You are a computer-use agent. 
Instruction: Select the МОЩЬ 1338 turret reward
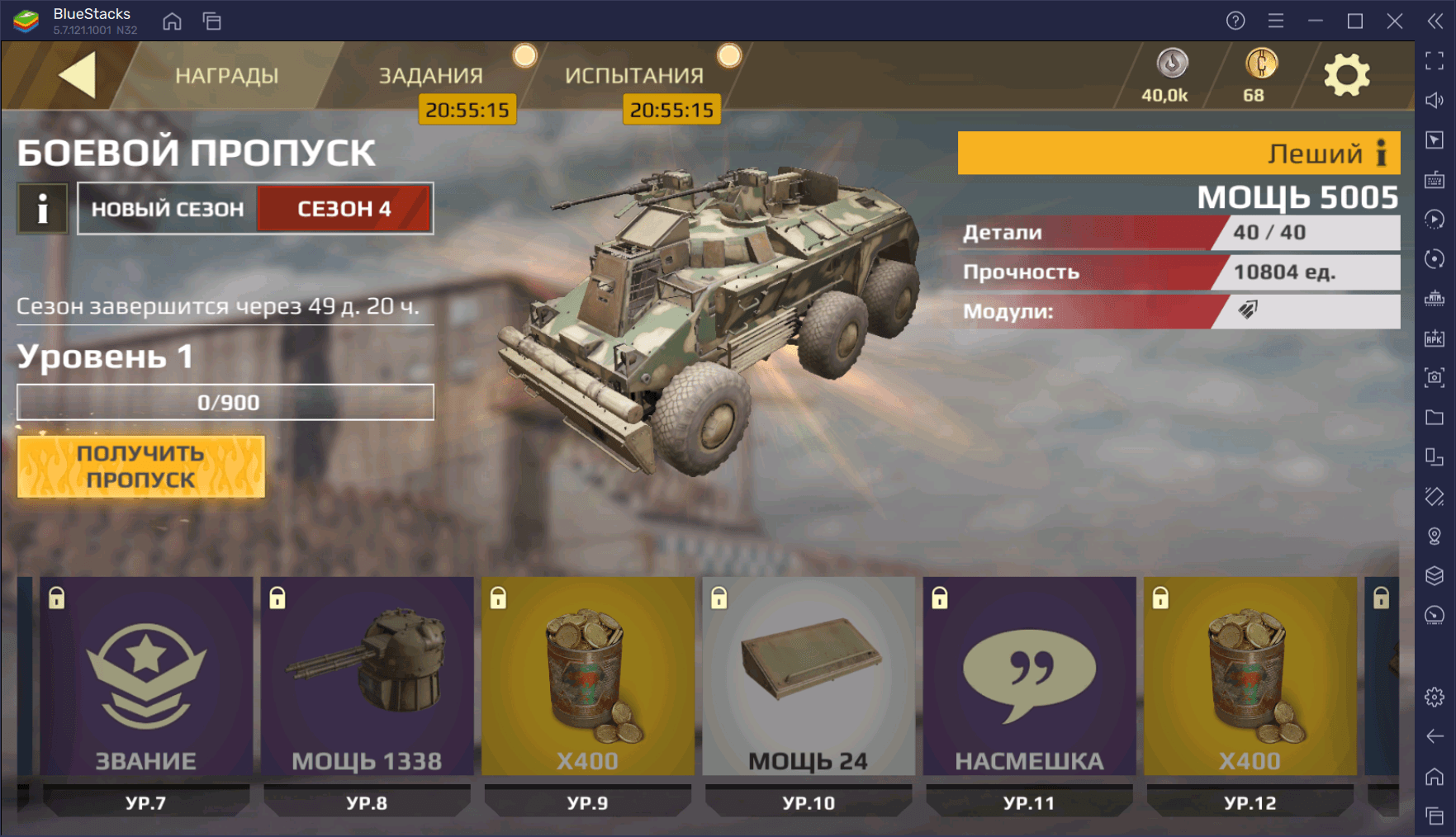367,677
